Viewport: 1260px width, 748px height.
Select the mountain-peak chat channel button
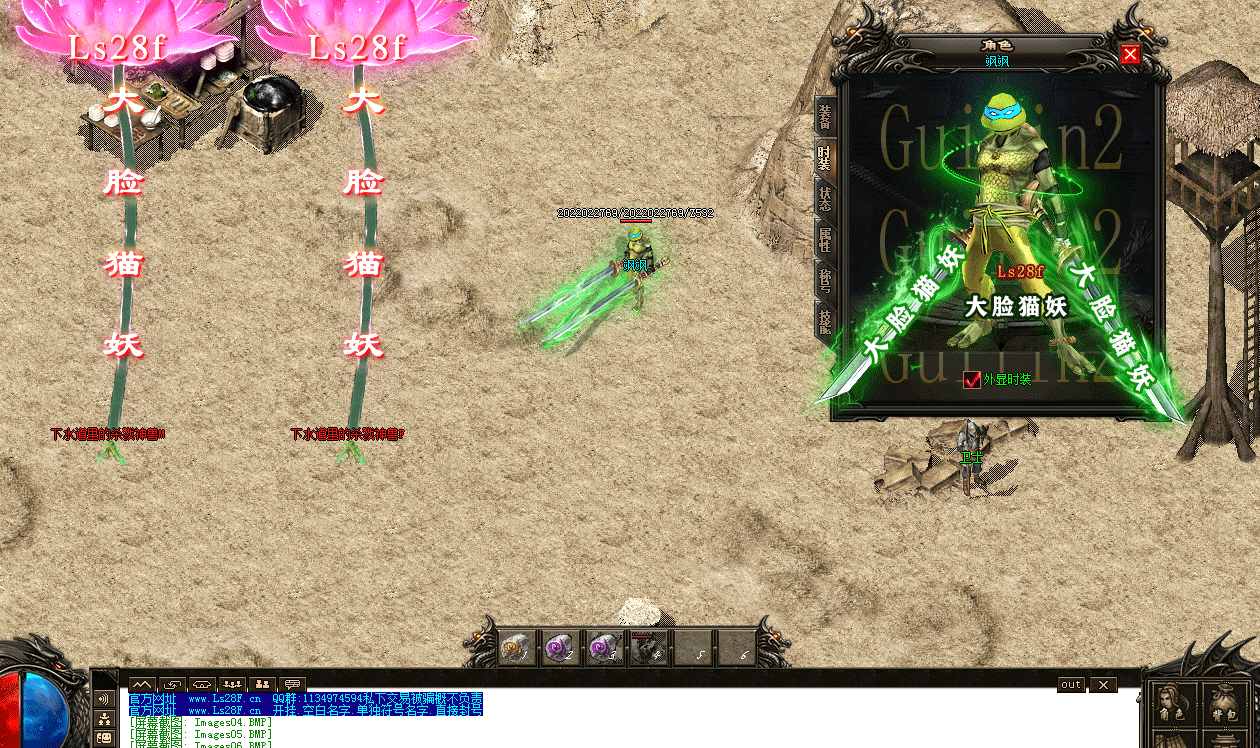(x=143, y=685)
